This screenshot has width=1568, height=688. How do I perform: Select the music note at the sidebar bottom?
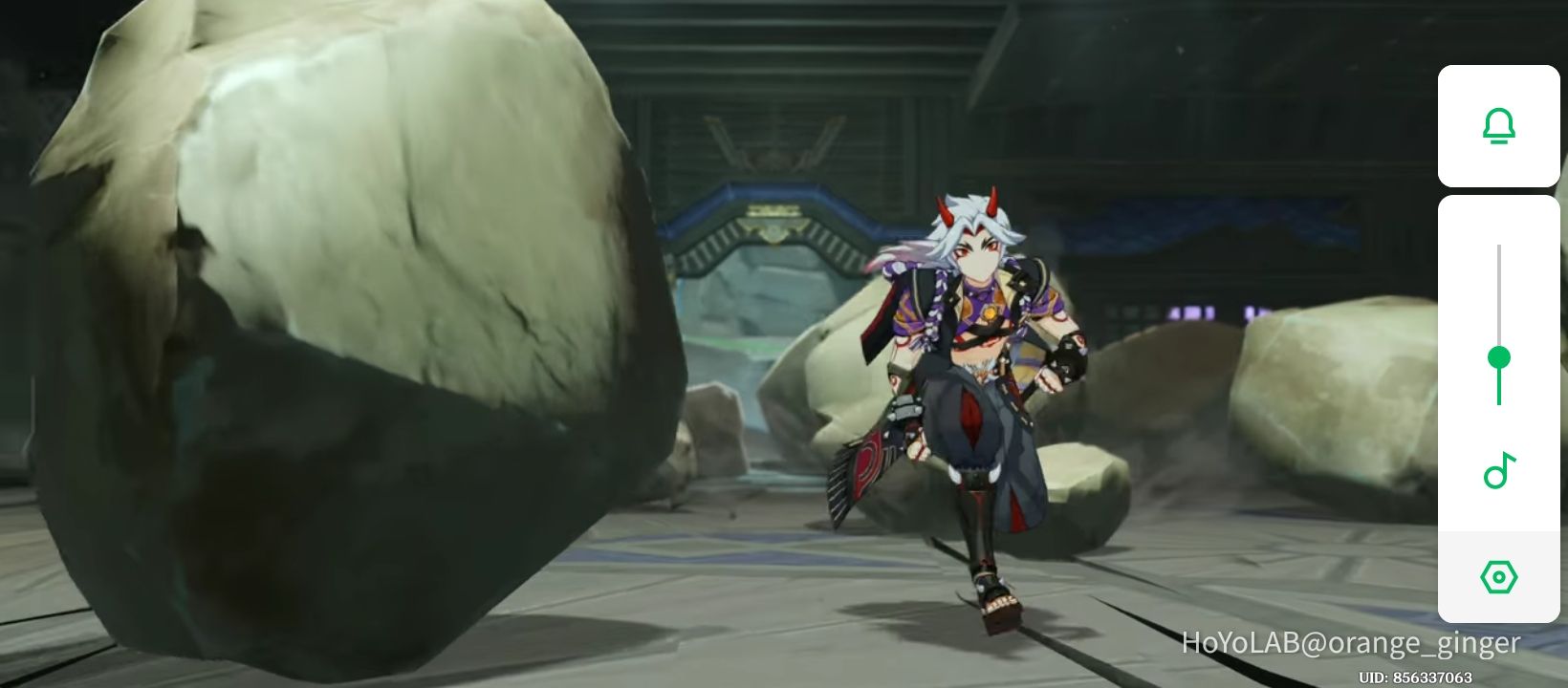click(1499, 470)
